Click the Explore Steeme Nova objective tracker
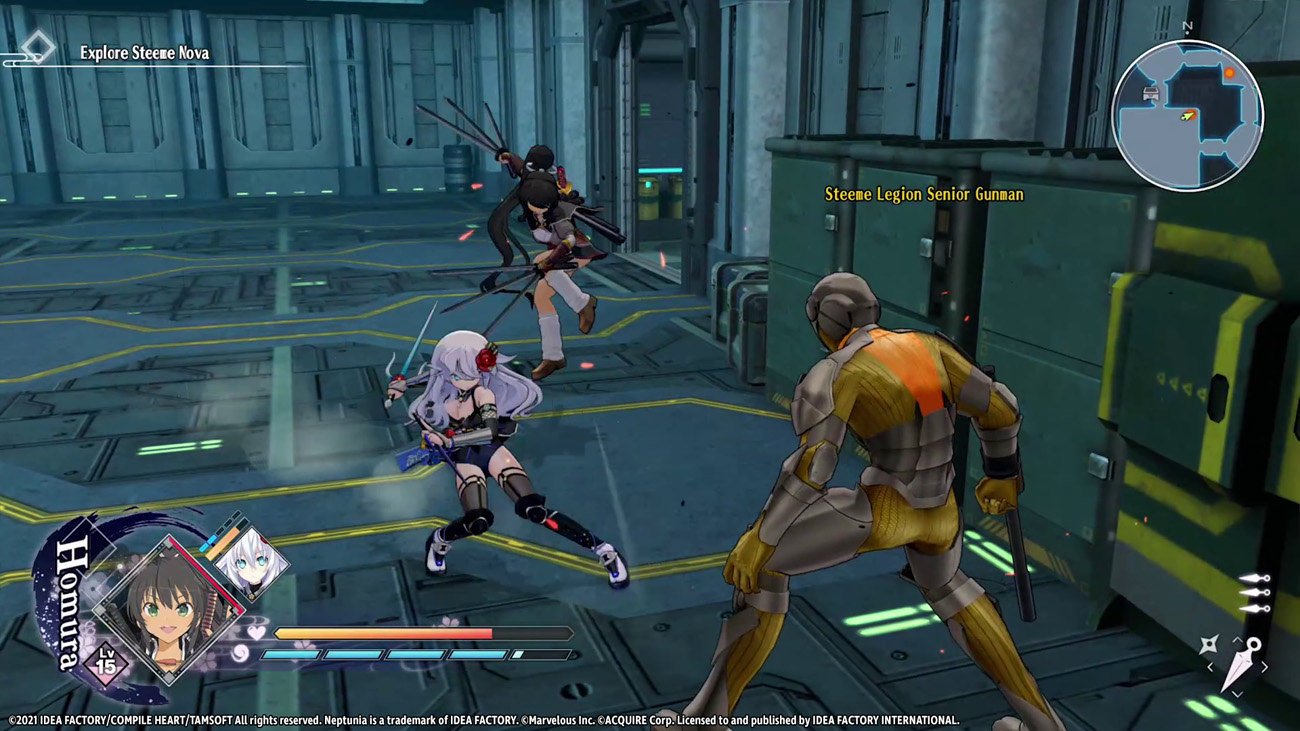The height and width of the screenshot is (731, 1300). (x=144, y=52)
